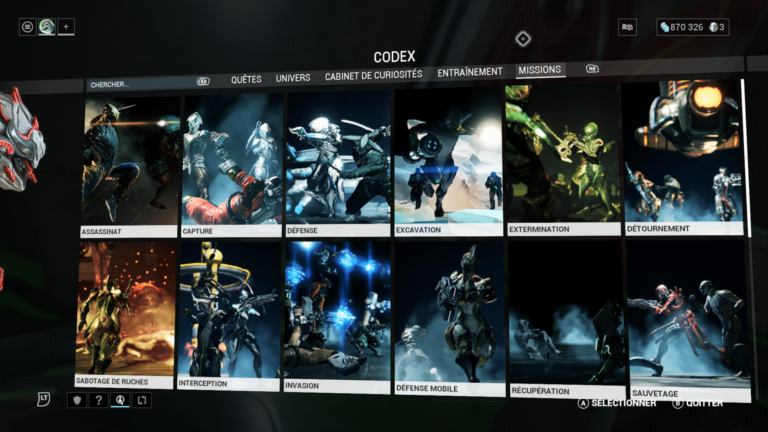Screen dimensions: 768x432
Task: Open the Extermination mission entry
Action: pyautogui.click(x=561, y=160)
